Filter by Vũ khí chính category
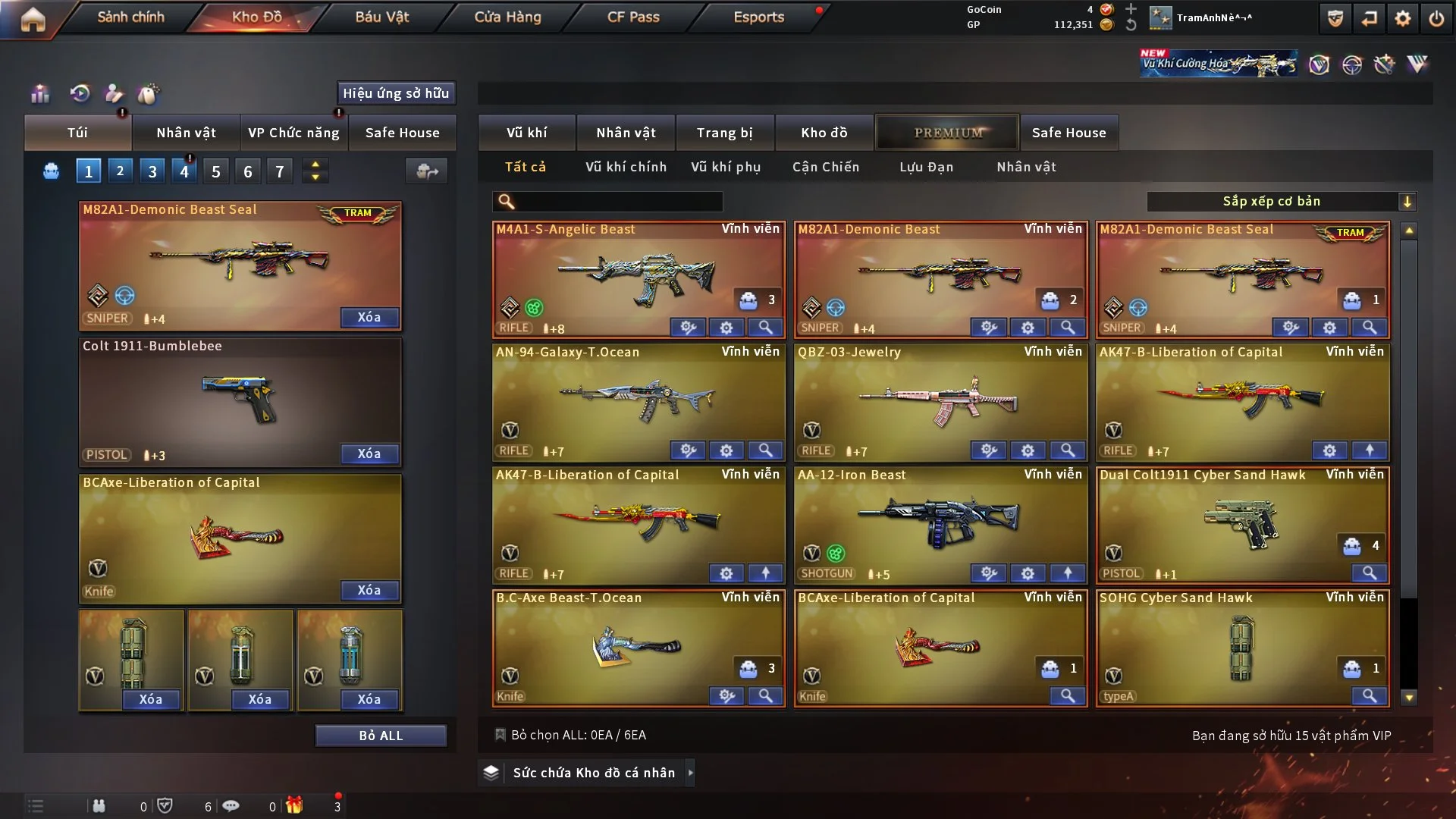The width and height of the screenshot is (1456, 819). click(626, 167)
